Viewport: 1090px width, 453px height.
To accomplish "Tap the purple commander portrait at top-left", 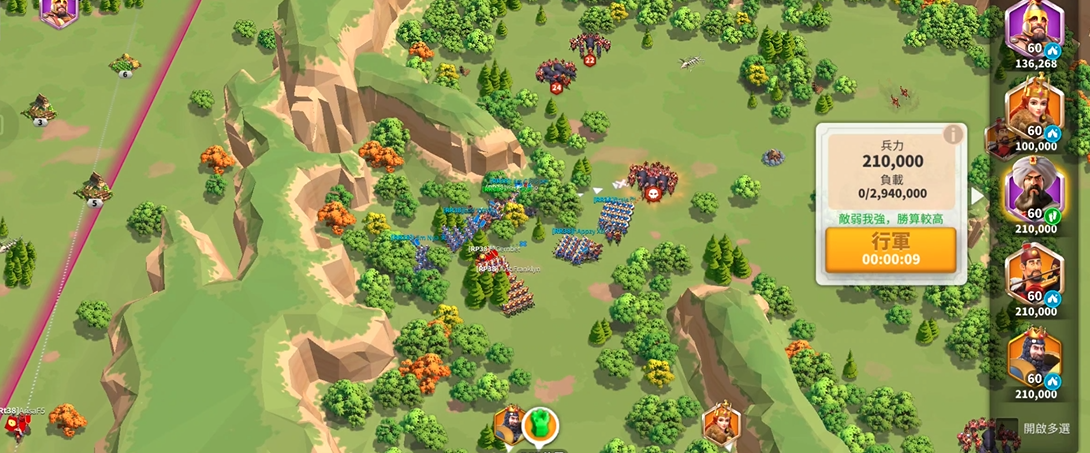I will (x=59, y=12).
